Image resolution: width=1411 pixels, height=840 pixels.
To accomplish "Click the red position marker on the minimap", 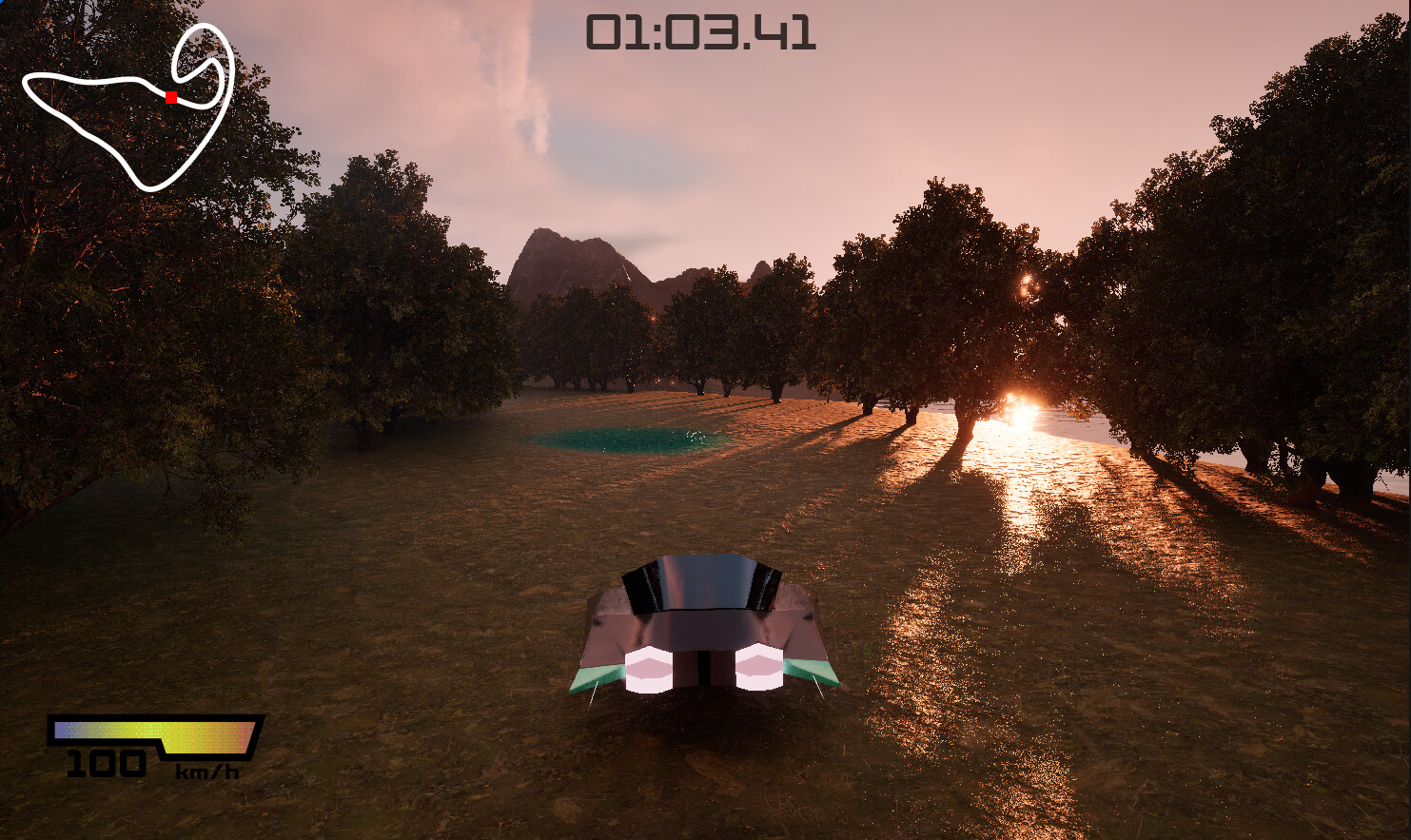I will click(171, 95).
